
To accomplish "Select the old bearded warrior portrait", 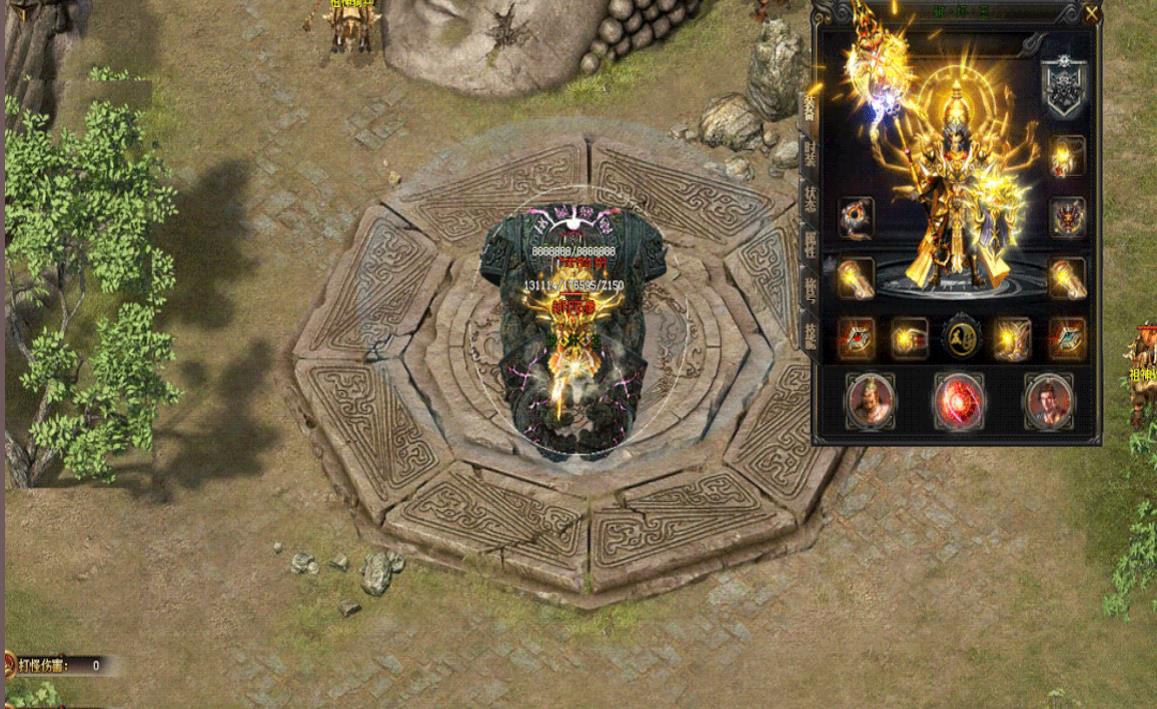I will (869, 401).
